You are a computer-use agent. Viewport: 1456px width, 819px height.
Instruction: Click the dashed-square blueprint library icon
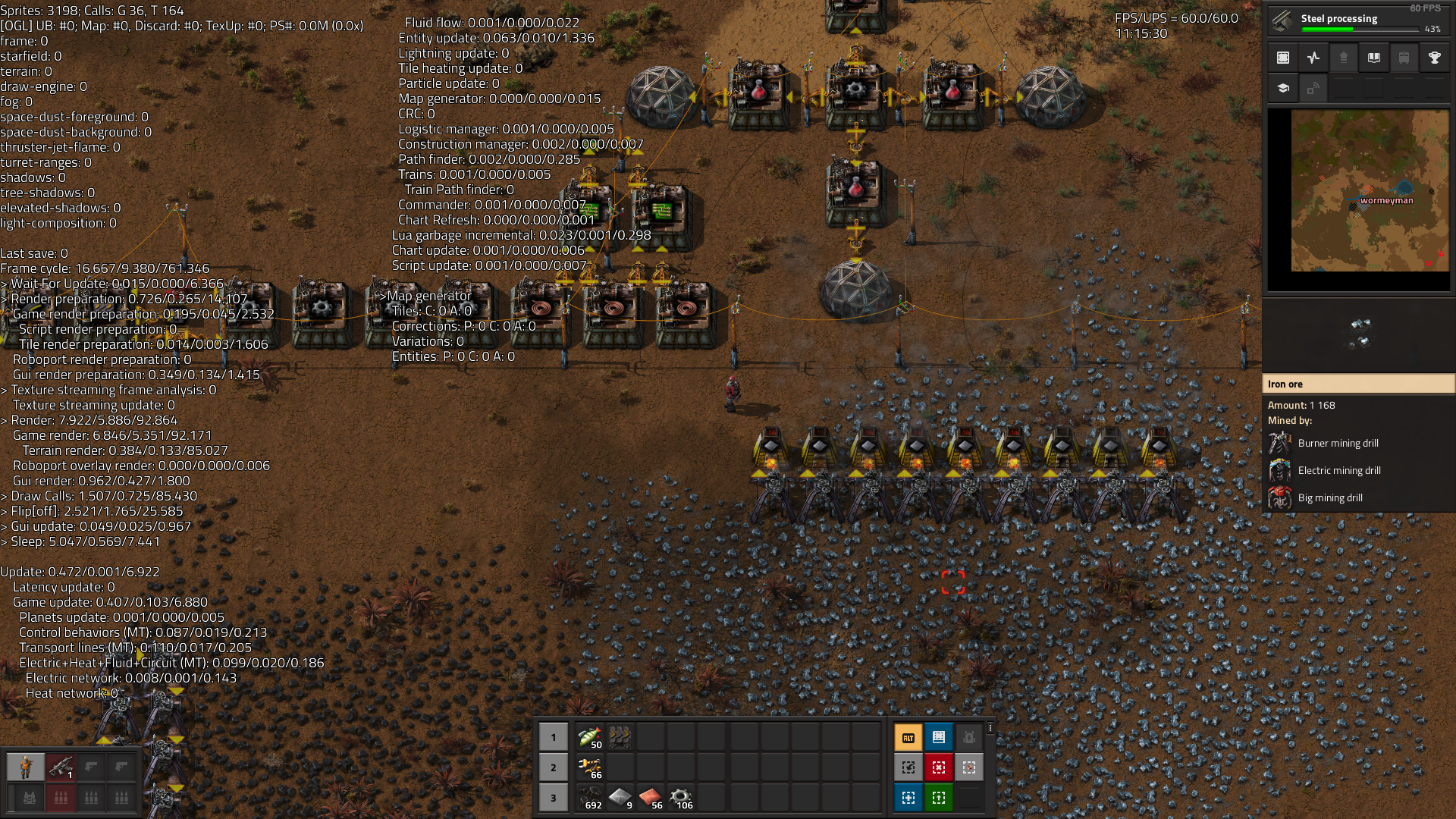tap(1283, 58)
